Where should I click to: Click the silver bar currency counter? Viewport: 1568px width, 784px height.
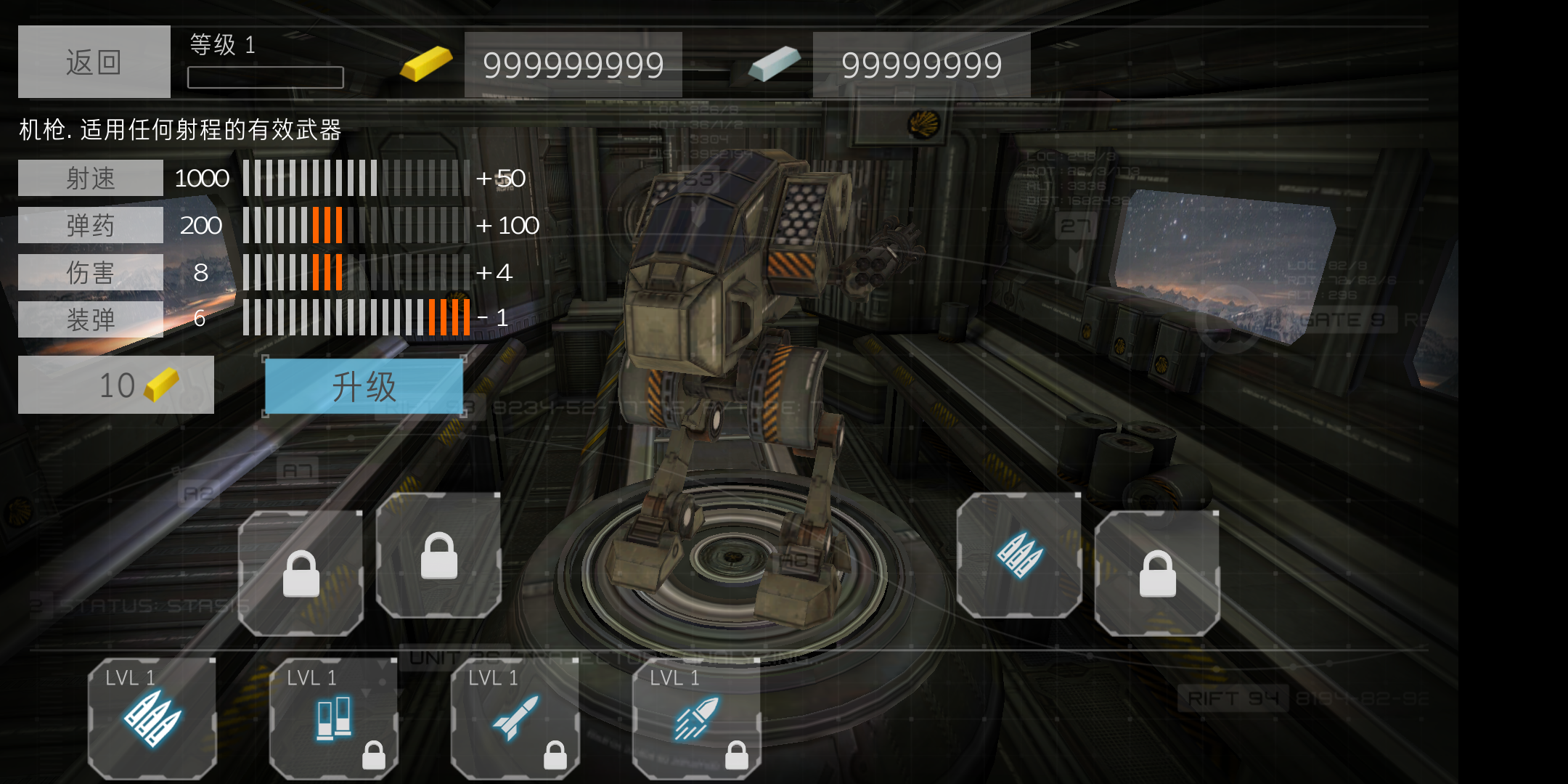point(921,65)
